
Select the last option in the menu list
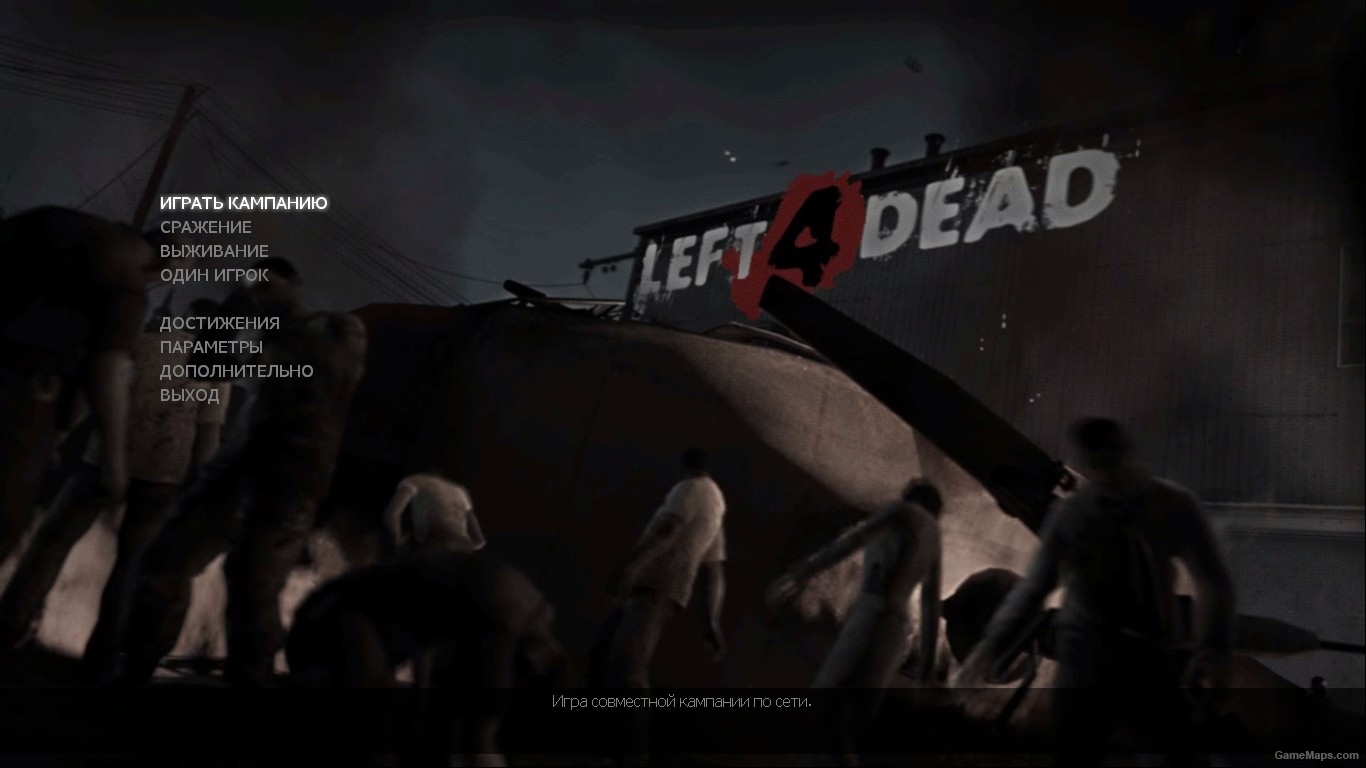tap(189, 395)
